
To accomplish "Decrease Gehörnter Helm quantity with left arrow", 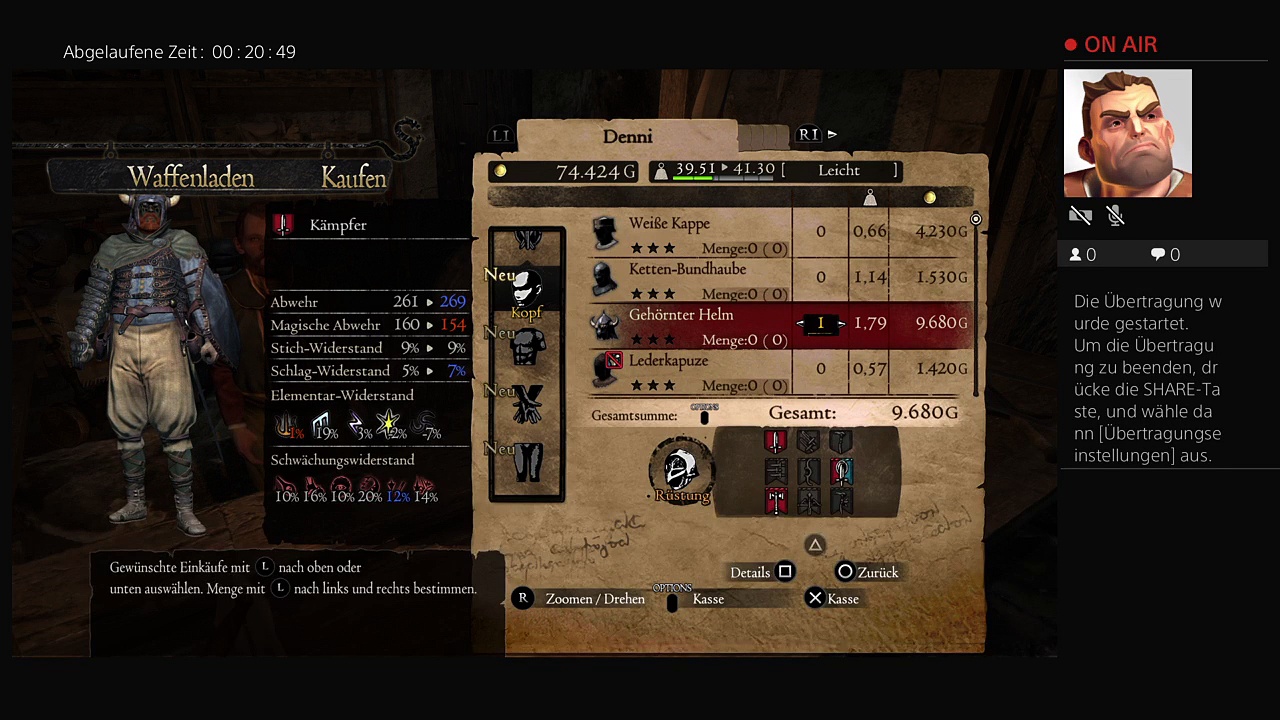I will click(802, 324).
